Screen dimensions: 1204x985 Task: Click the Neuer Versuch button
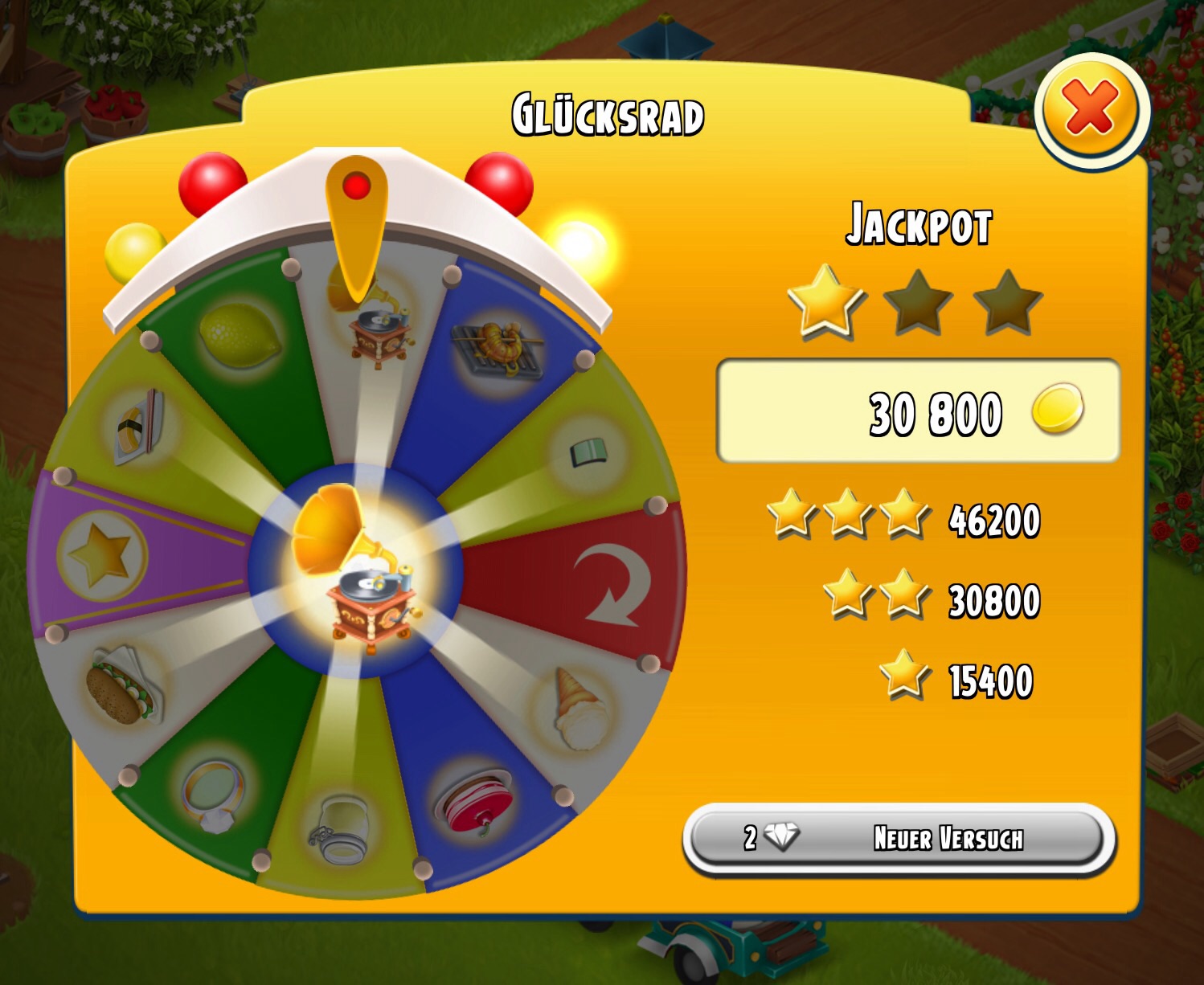click(x=899, y=838)
